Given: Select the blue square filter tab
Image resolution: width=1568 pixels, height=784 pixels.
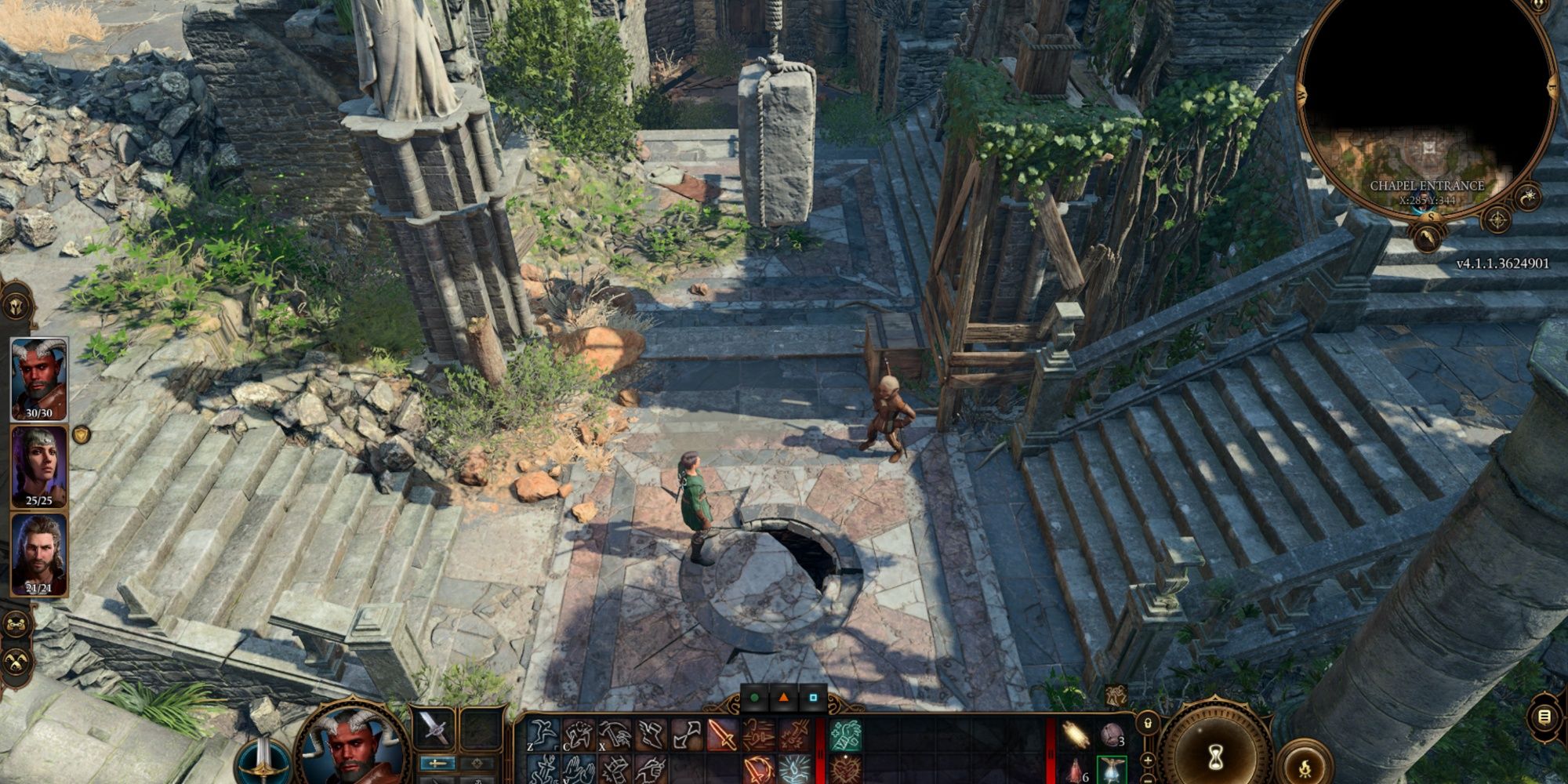Looking at the screenshot, I should coord(813,697).
